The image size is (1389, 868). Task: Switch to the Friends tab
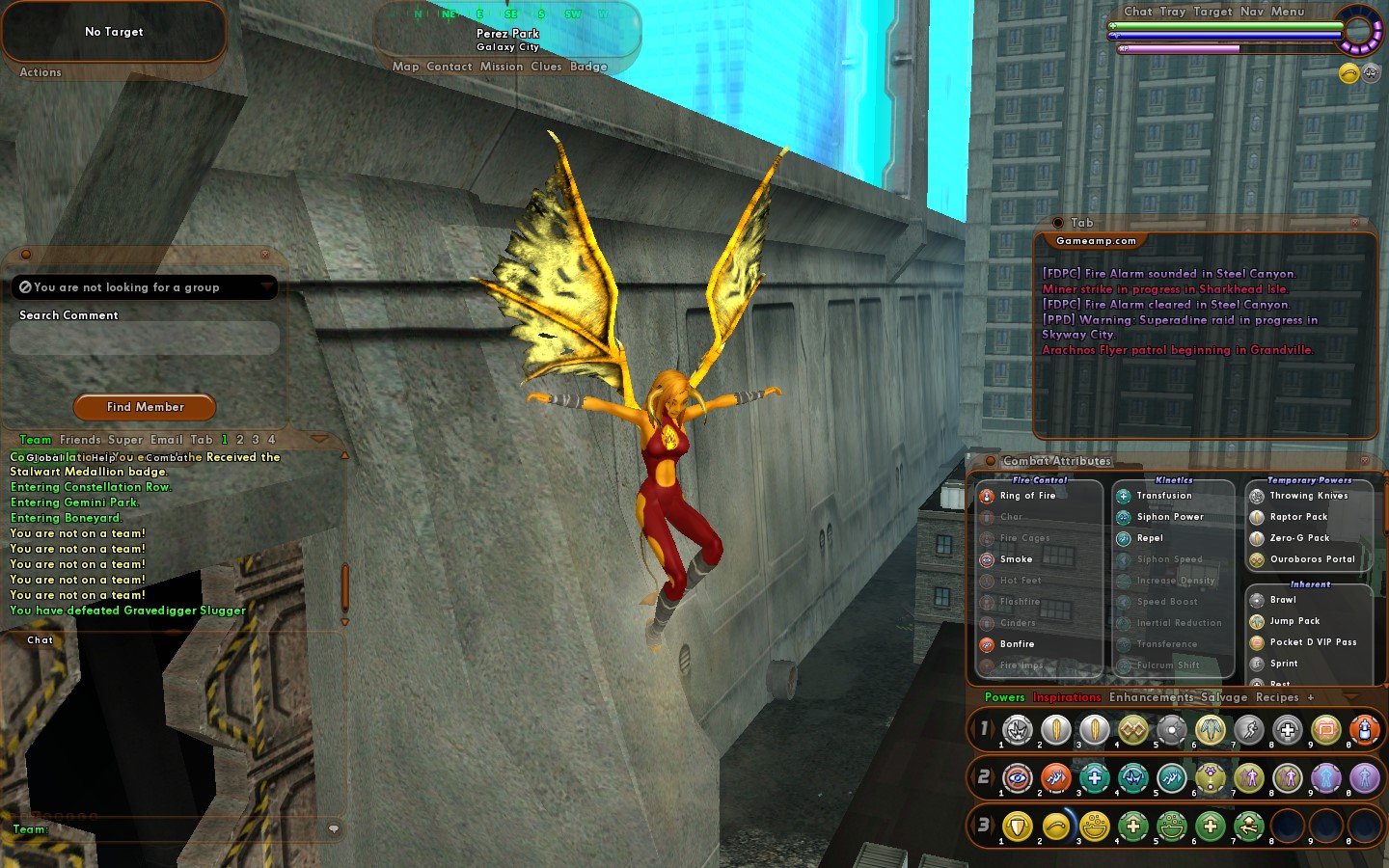(80, 440)
